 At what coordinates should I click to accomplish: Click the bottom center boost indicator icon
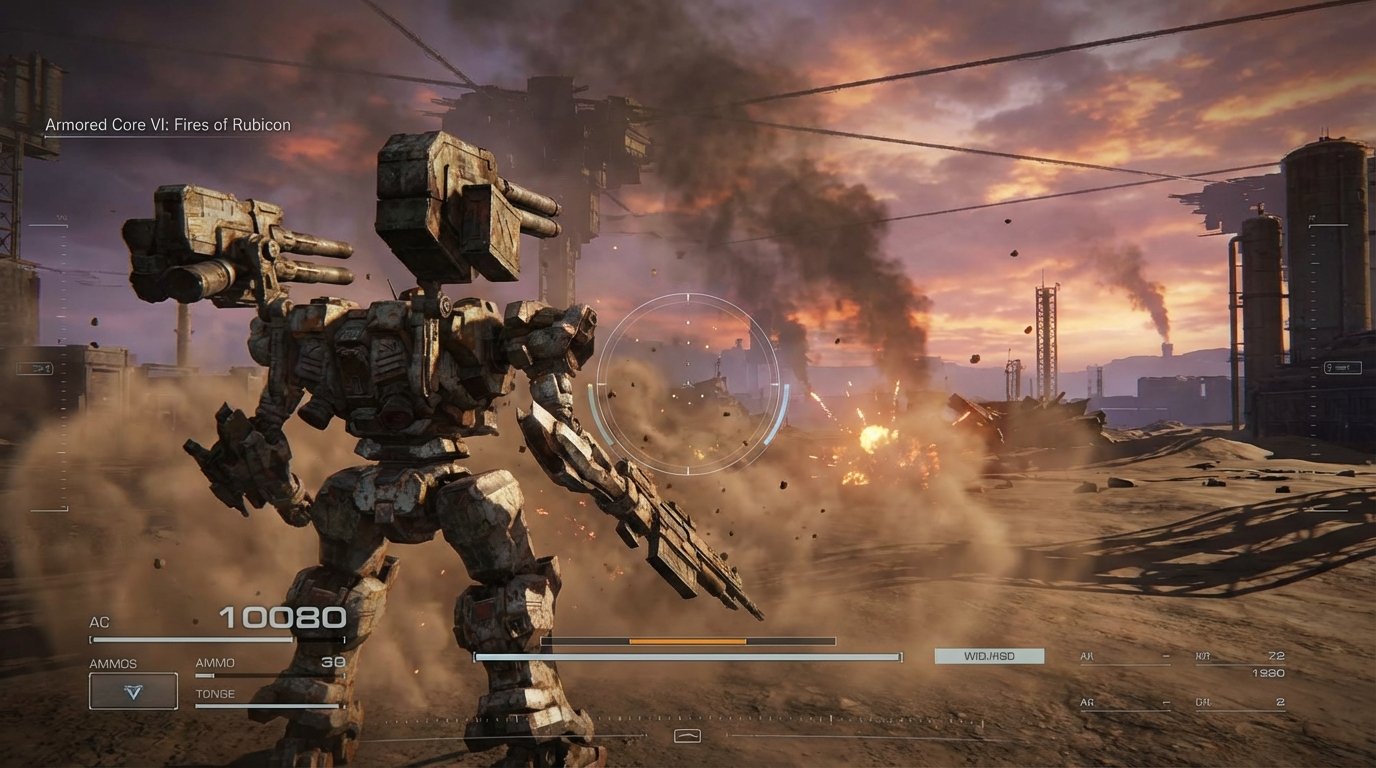(x=688, y=735)
